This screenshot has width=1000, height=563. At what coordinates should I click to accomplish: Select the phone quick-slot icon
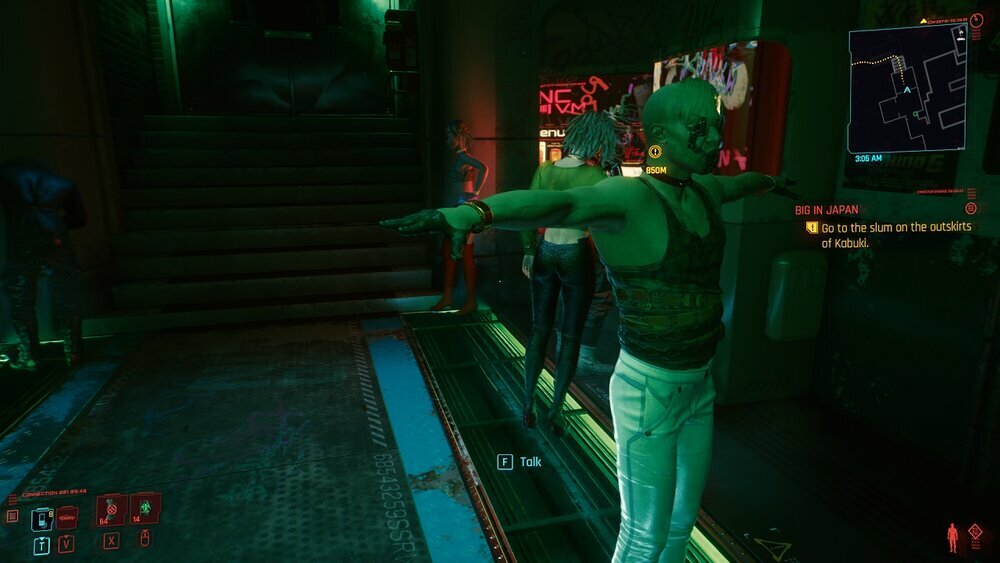click(x=41, y=519)
